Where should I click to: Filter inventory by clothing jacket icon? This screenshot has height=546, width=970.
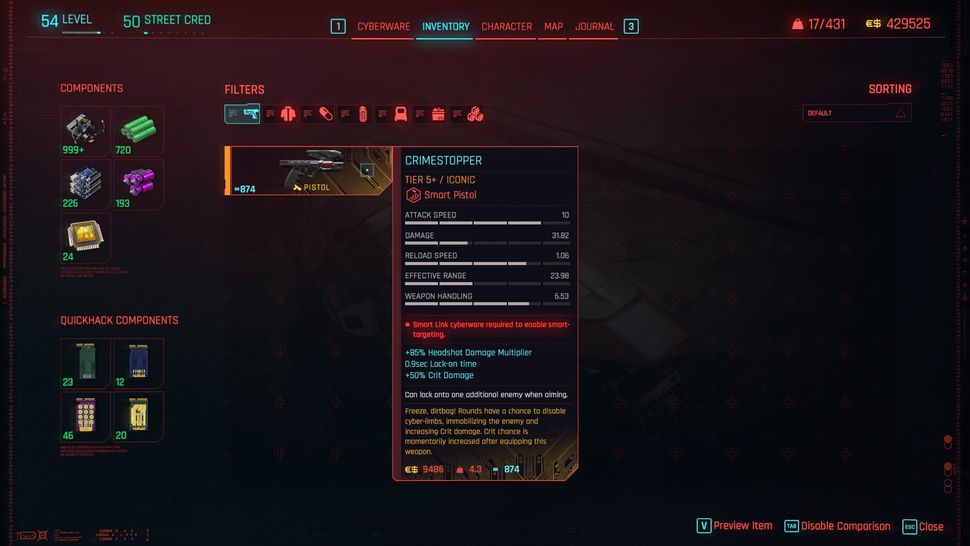tap(288, 114)
